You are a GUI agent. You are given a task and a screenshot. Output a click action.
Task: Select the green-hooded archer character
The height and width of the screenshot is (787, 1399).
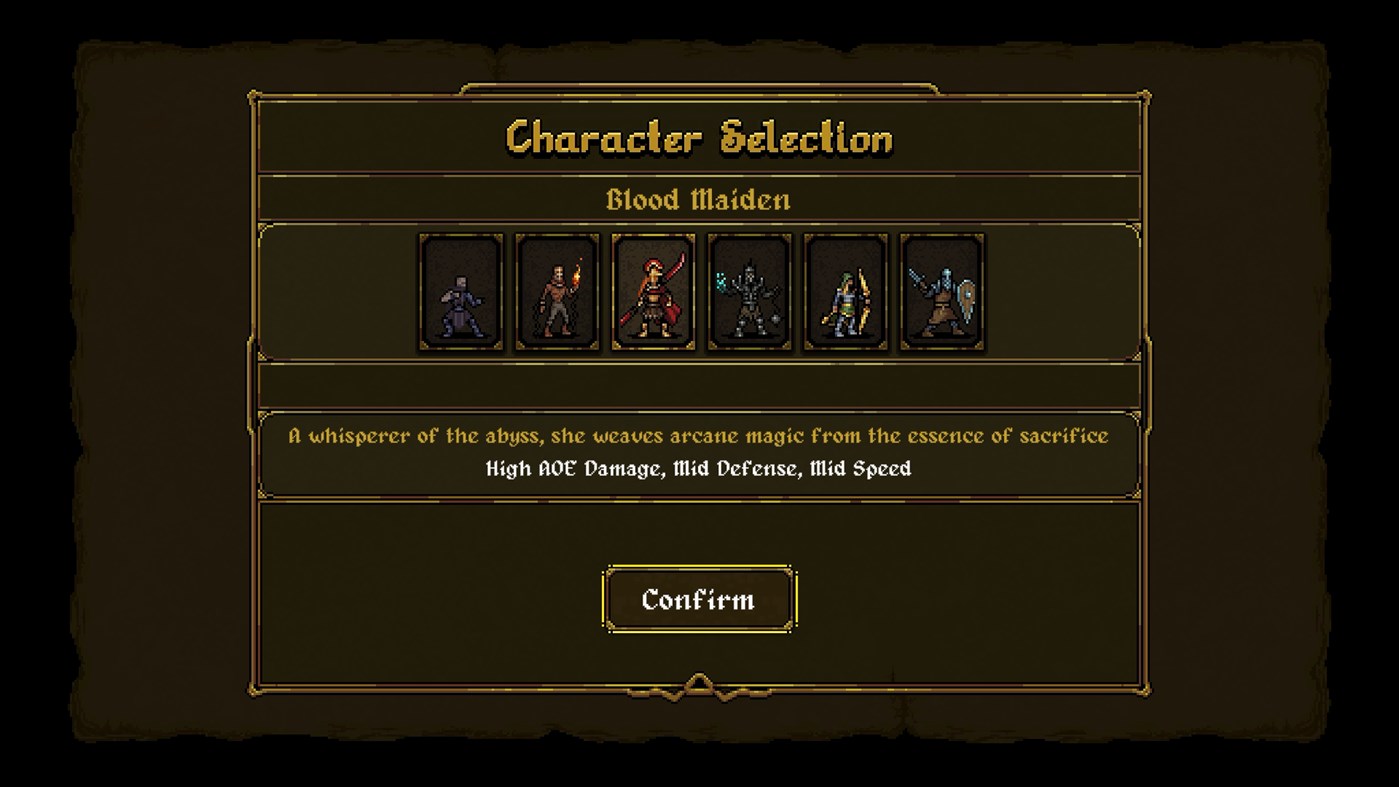[x=844, y=292]
